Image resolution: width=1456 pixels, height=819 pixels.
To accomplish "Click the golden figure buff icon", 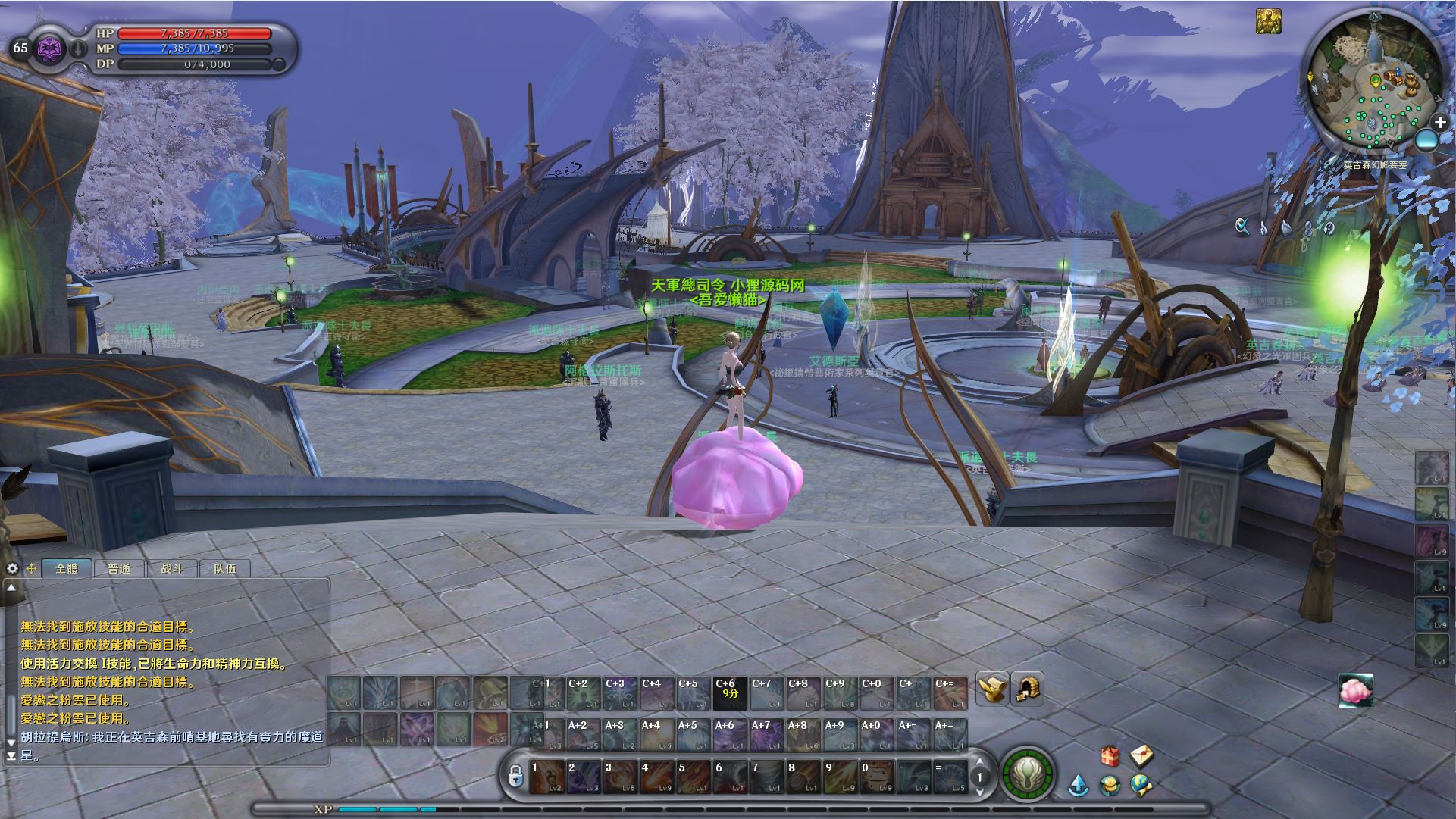I will 1269,21.
